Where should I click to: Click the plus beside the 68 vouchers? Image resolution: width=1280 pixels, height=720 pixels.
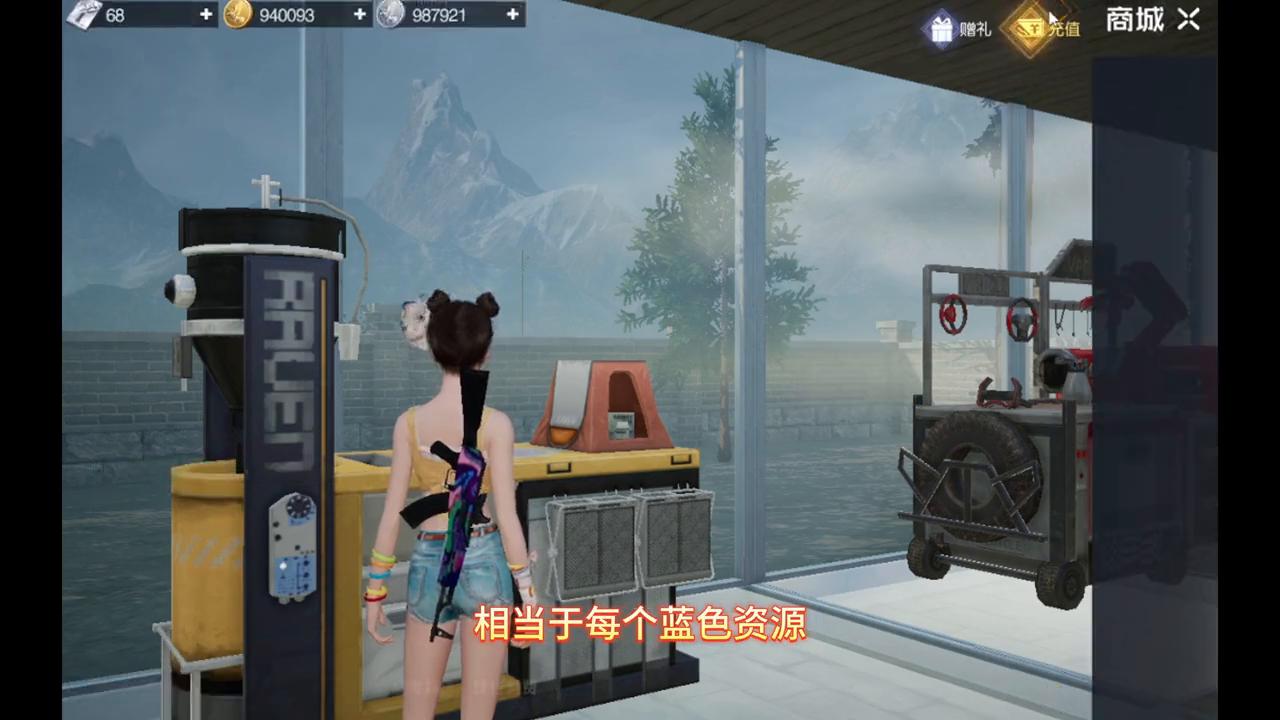pos(204,15)
